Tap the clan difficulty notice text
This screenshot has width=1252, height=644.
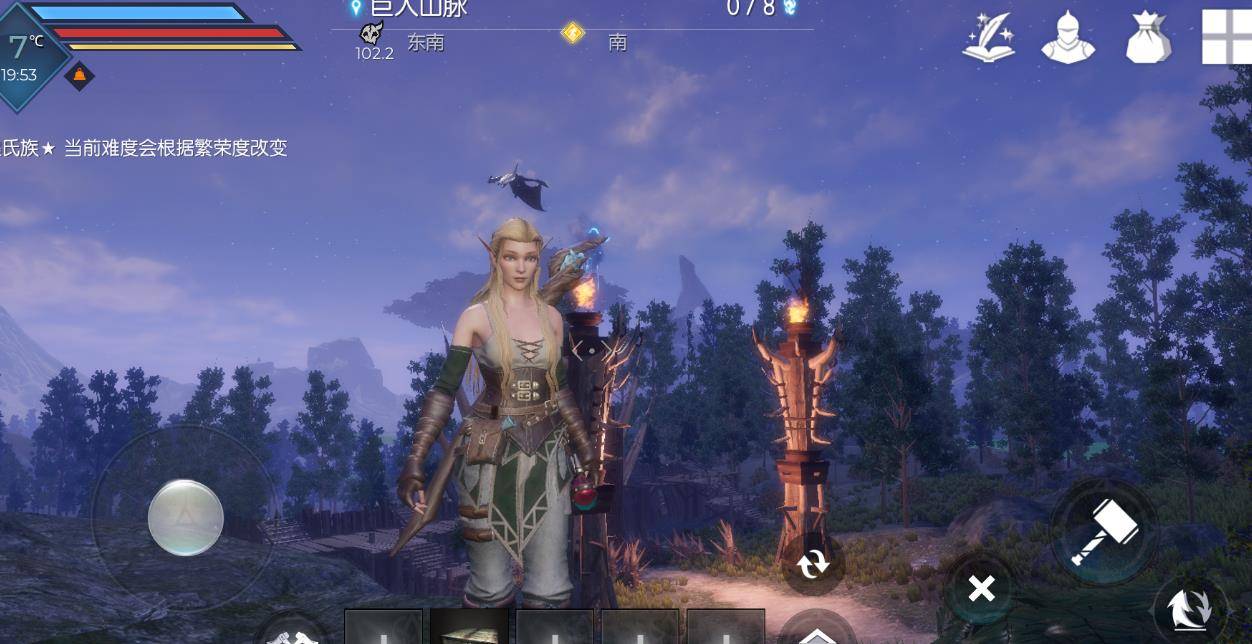click(x=145, y=148)
